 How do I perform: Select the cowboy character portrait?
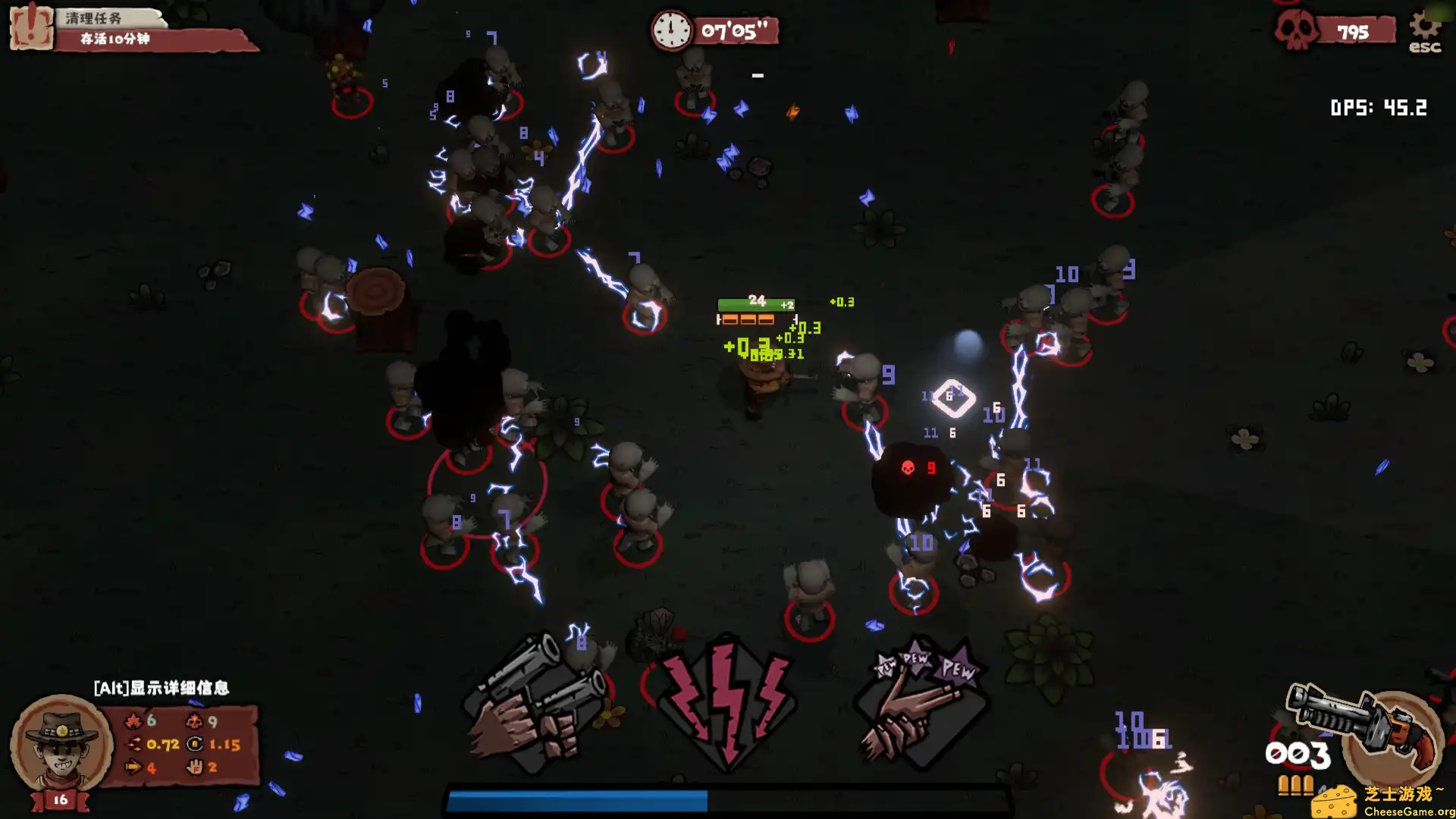click(x=61, y=743)
